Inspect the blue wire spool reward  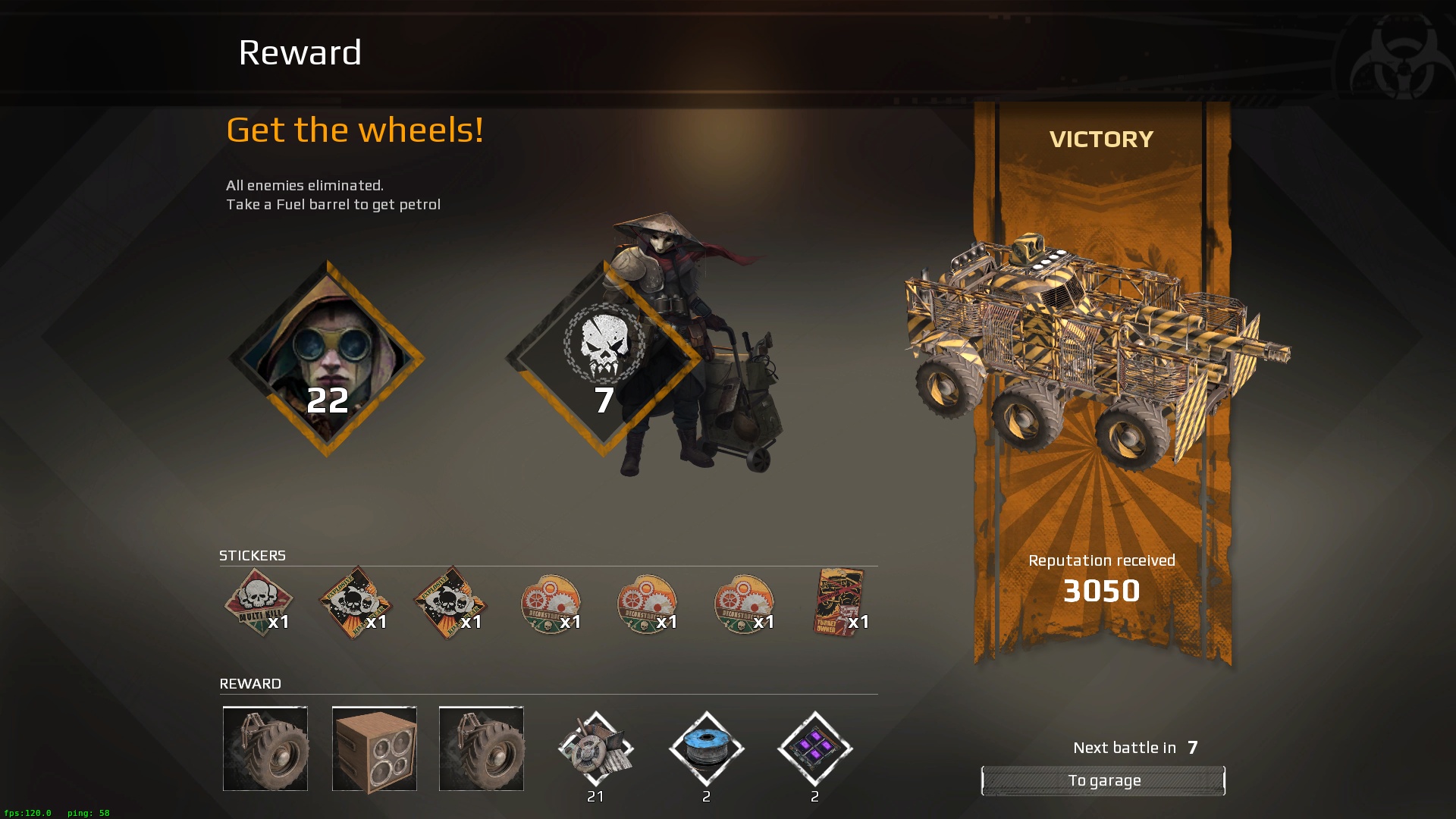(706, 748)
